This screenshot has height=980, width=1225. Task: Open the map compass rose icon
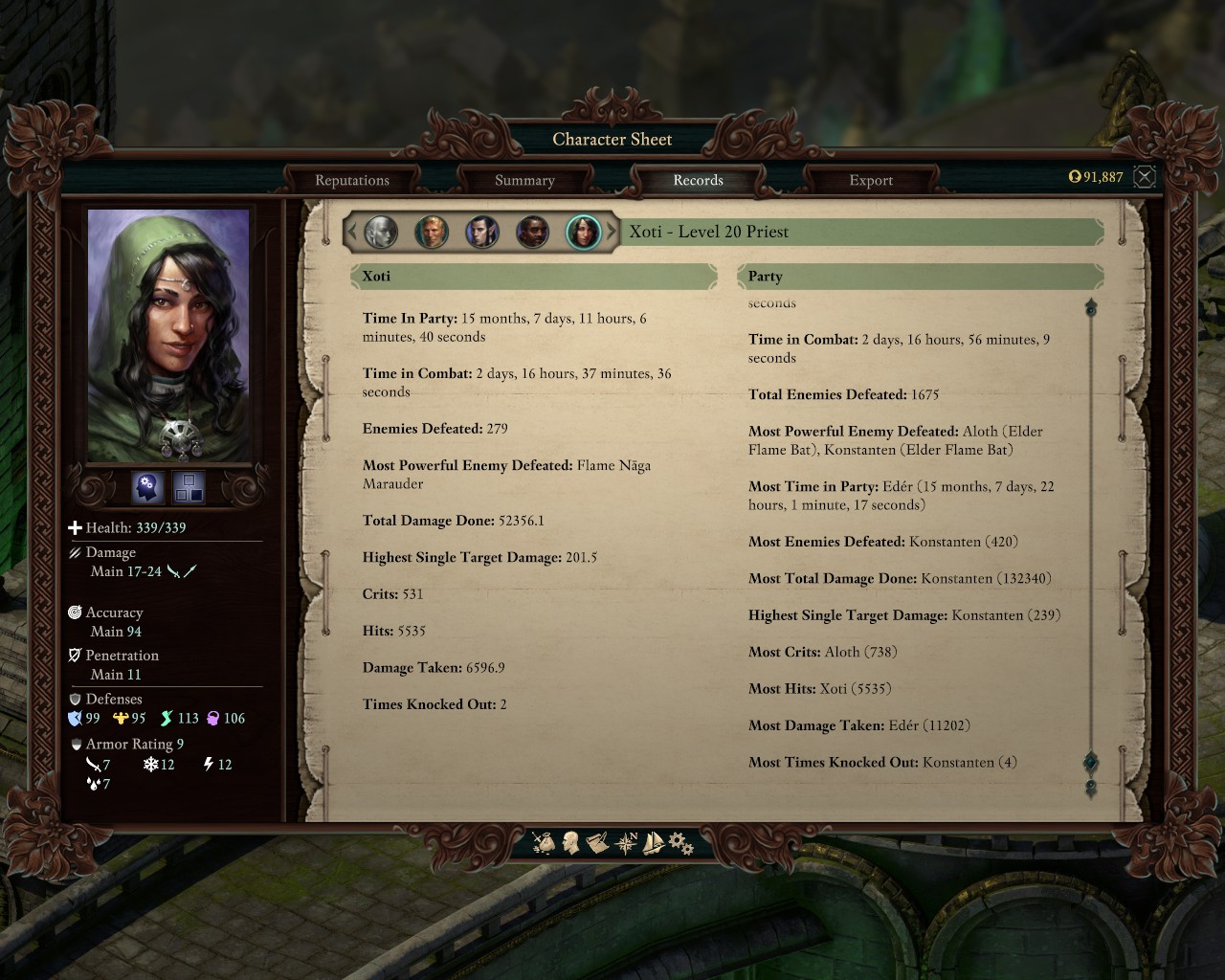pos(627,843)
